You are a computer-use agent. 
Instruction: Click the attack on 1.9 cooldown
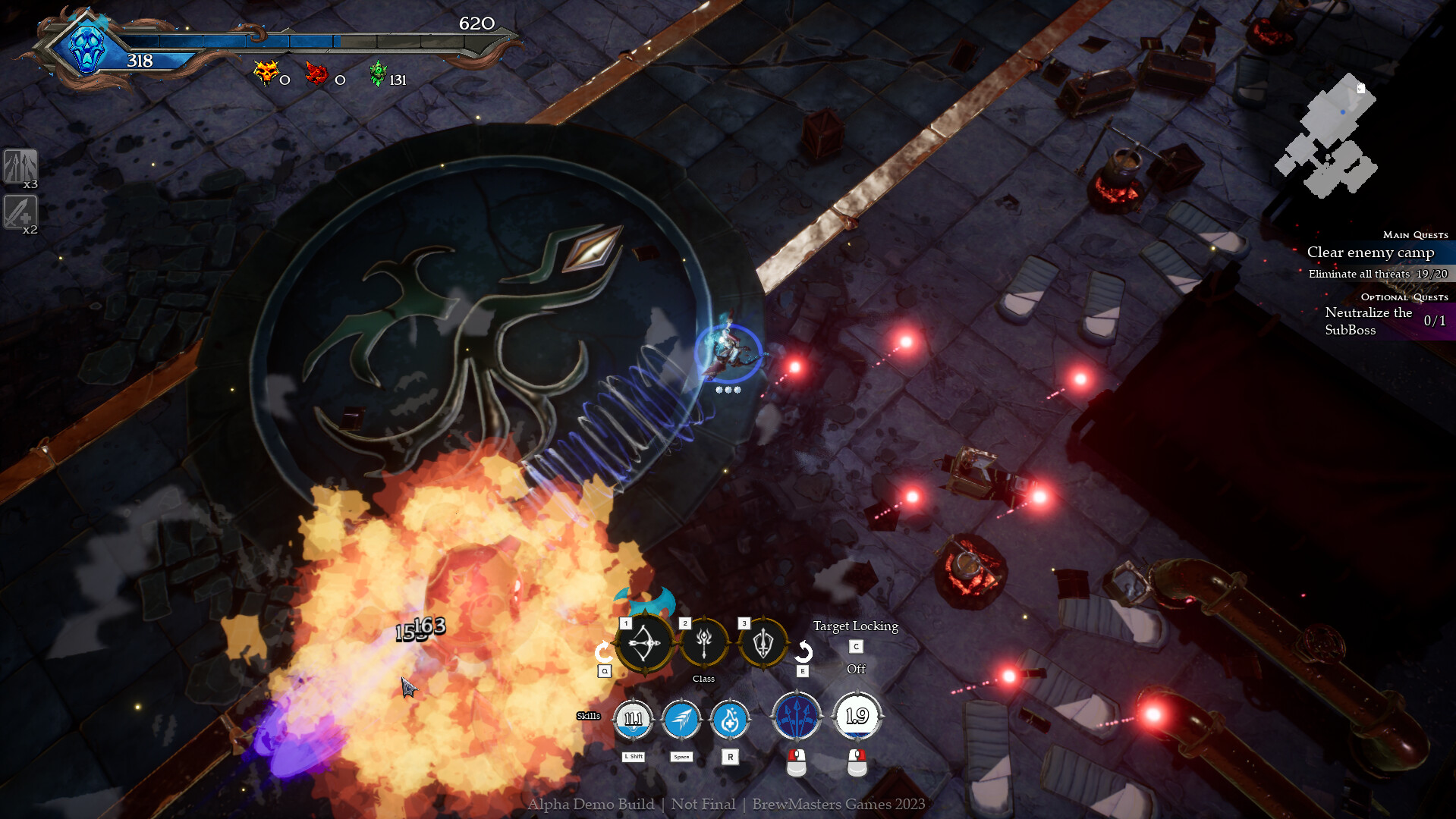[857, 716]
